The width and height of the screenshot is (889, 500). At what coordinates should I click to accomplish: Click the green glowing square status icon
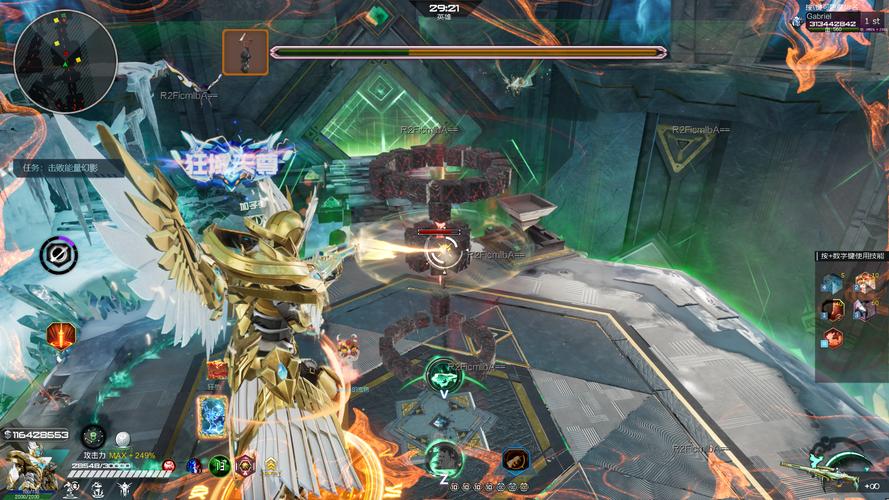tap(220, 464)
